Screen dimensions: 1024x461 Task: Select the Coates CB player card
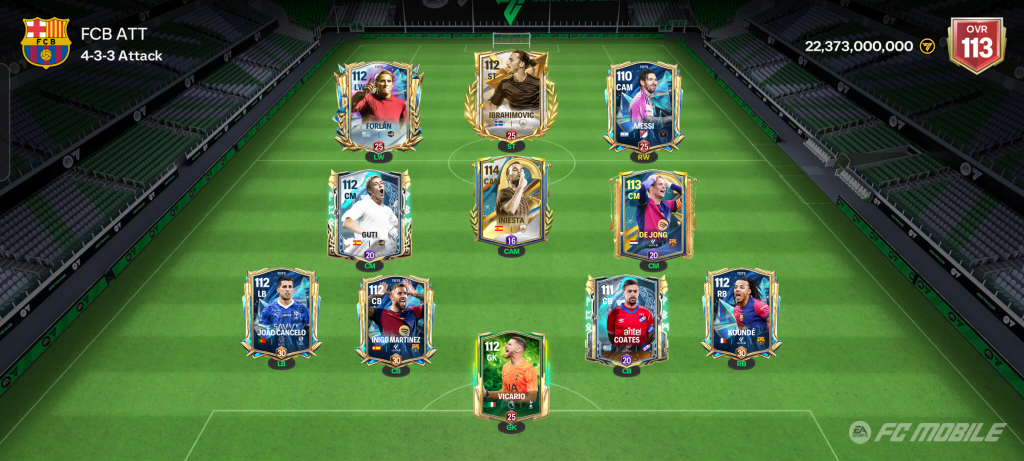coord(627,318)
